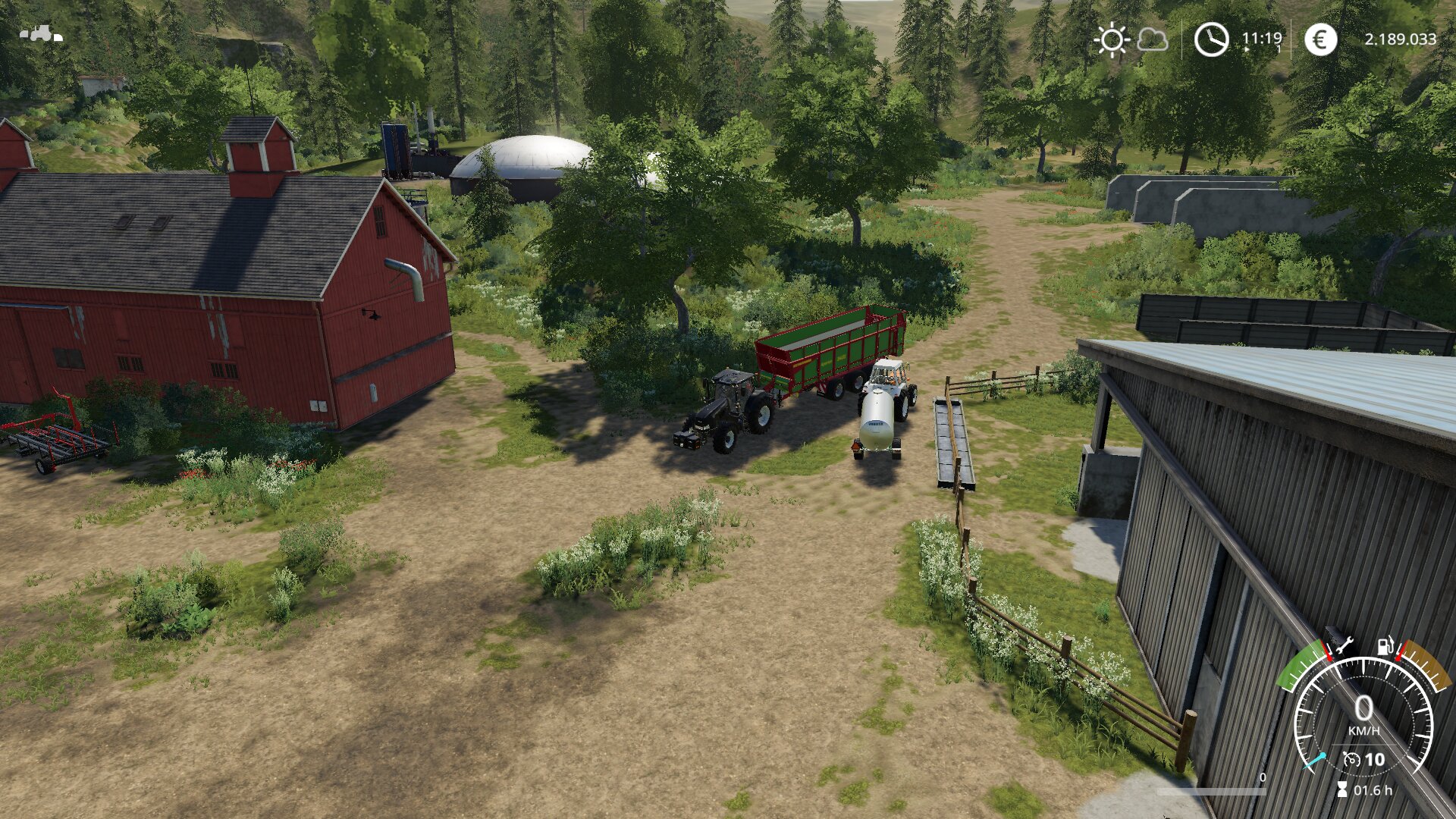Select the fuel pump icon
The height and width of the screenshot is (819, 1456).
(x=1385, y=646)
